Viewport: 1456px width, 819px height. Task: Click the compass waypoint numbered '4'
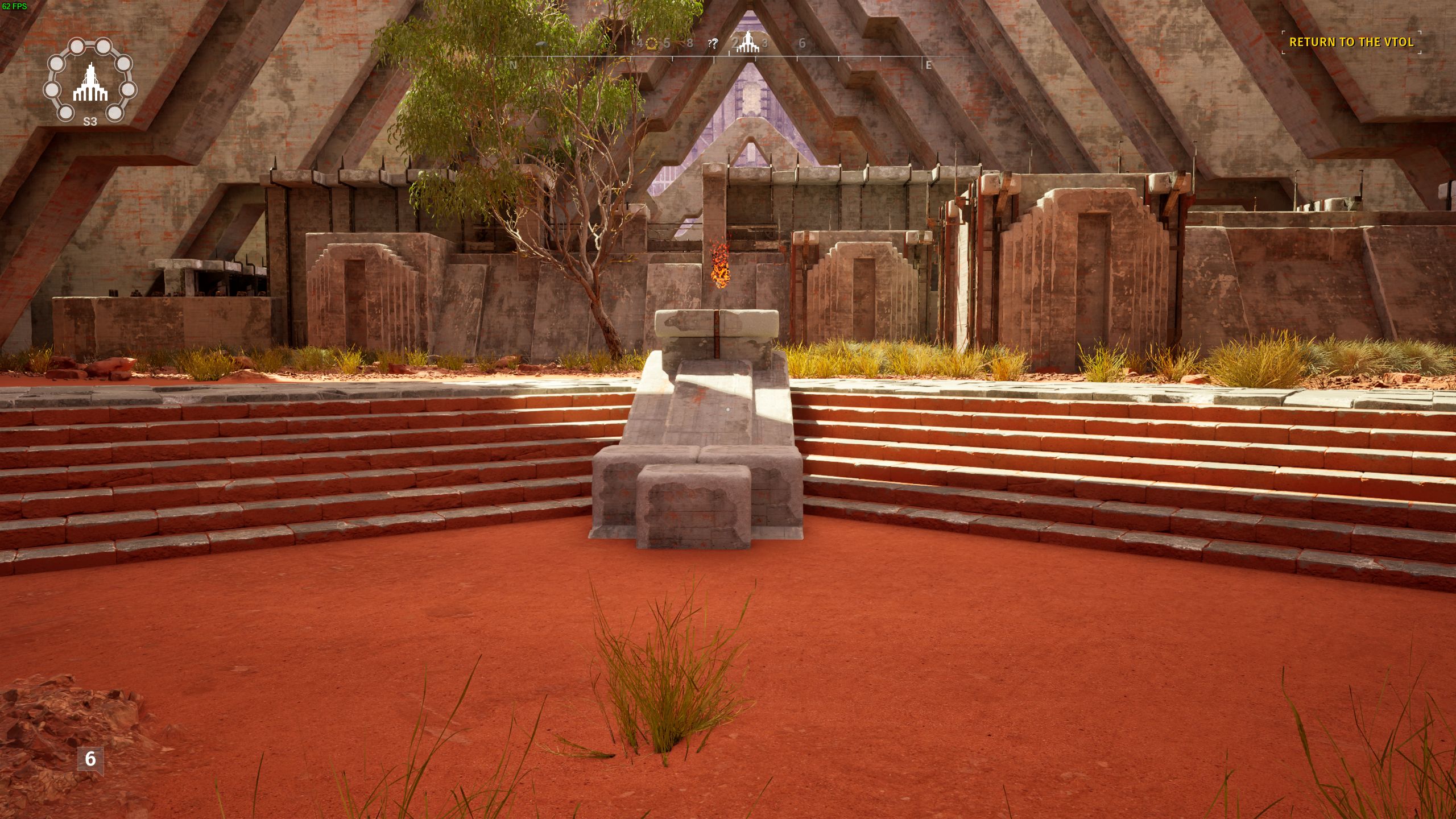[640, 43]
